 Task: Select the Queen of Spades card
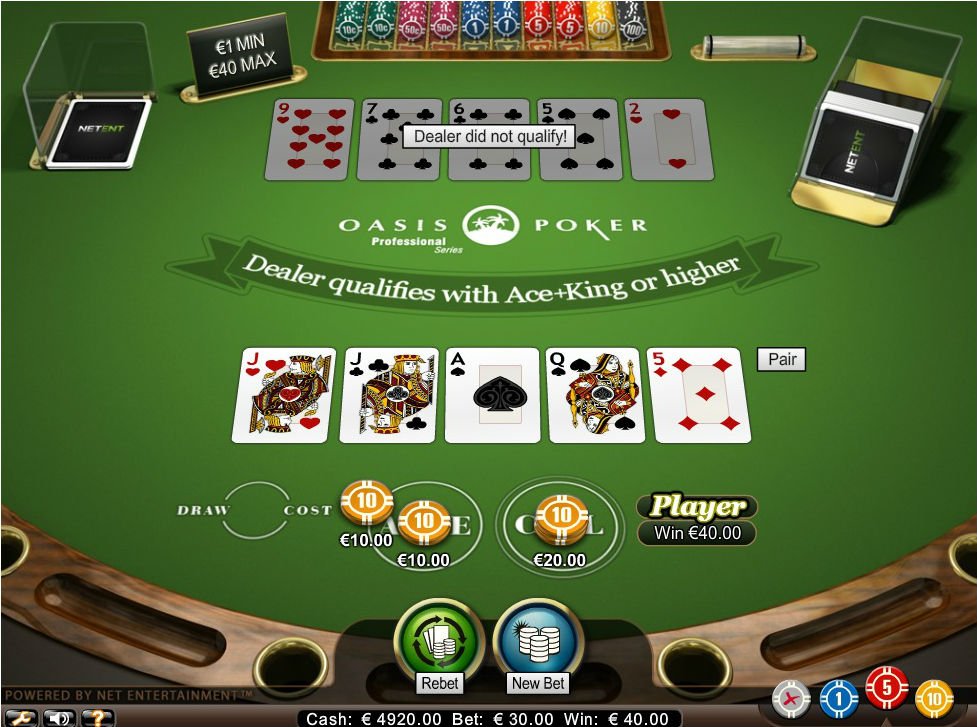(x=596, y=395)
